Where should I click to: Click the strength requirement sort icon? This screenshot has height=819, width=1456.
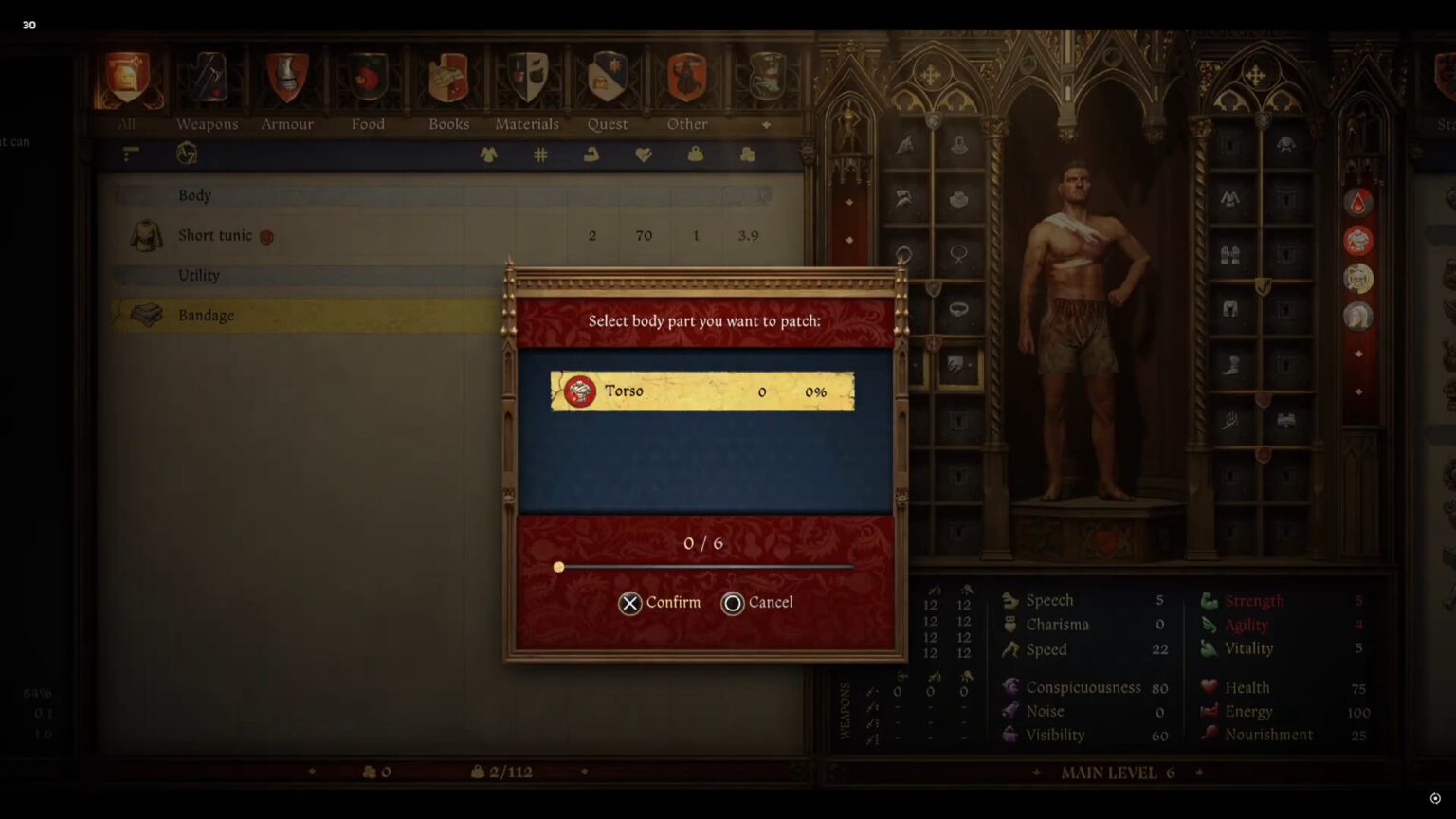[591, 155]
